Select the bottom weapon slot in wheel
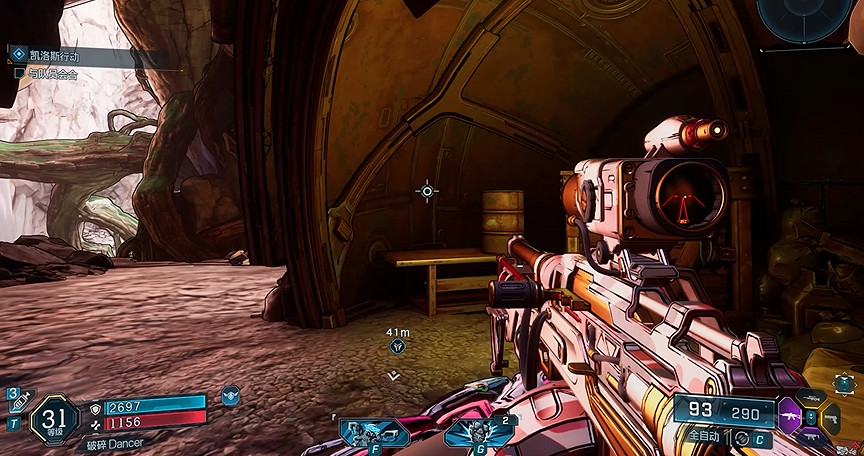This screenshot has height=456, width=864. (x=811, y=436)
